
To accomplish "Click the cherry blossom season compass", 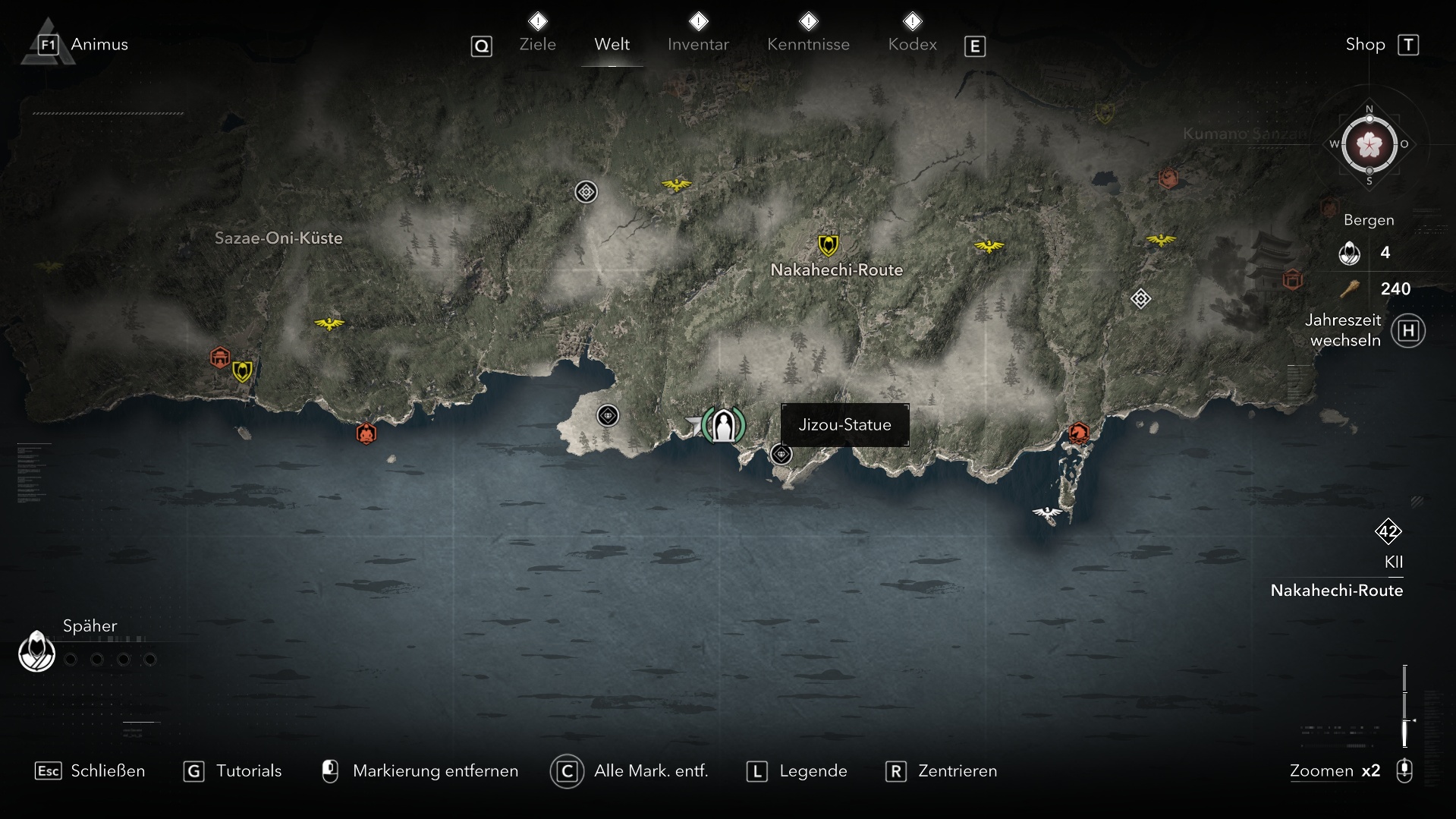I will pos(1369,144).
